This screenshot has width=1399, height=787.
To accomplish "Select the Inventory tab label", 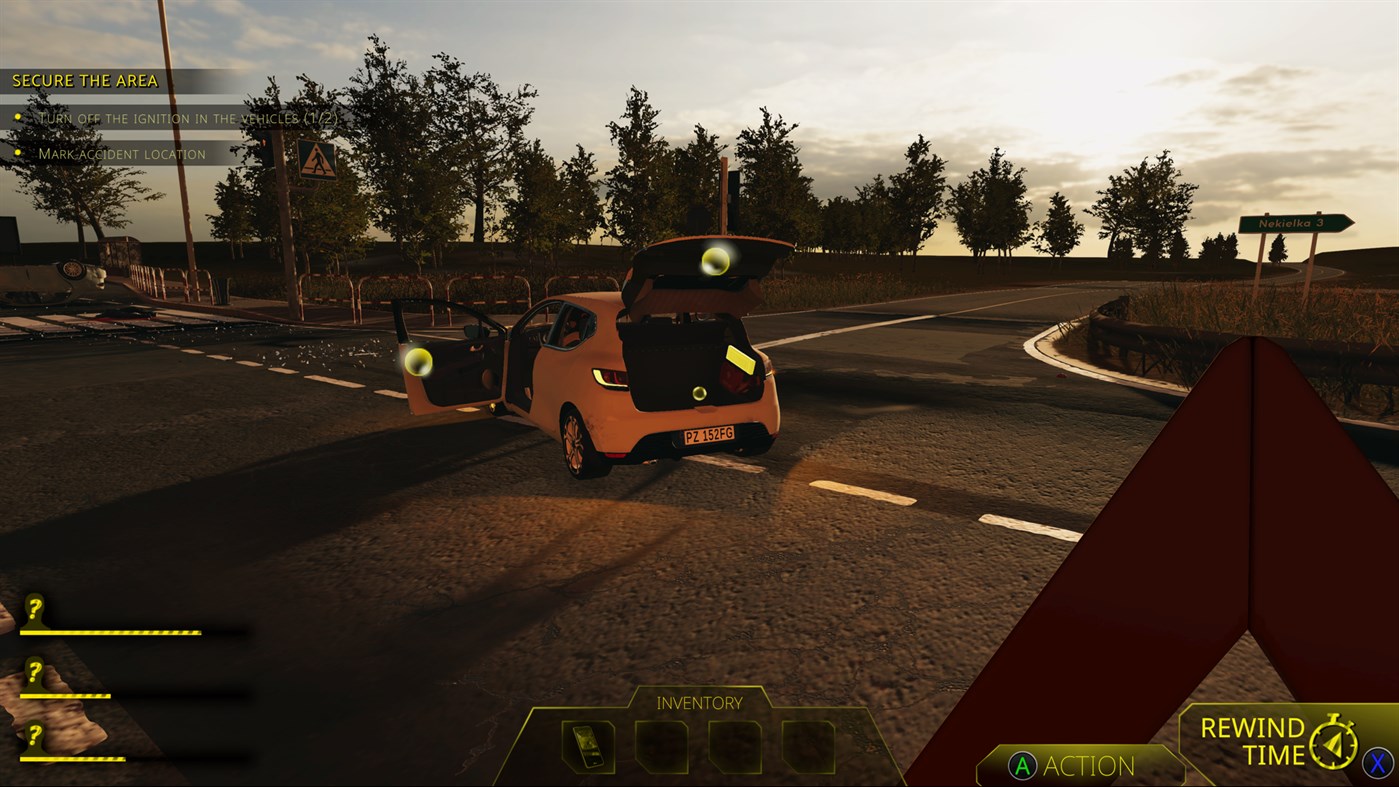I will 700,703.
